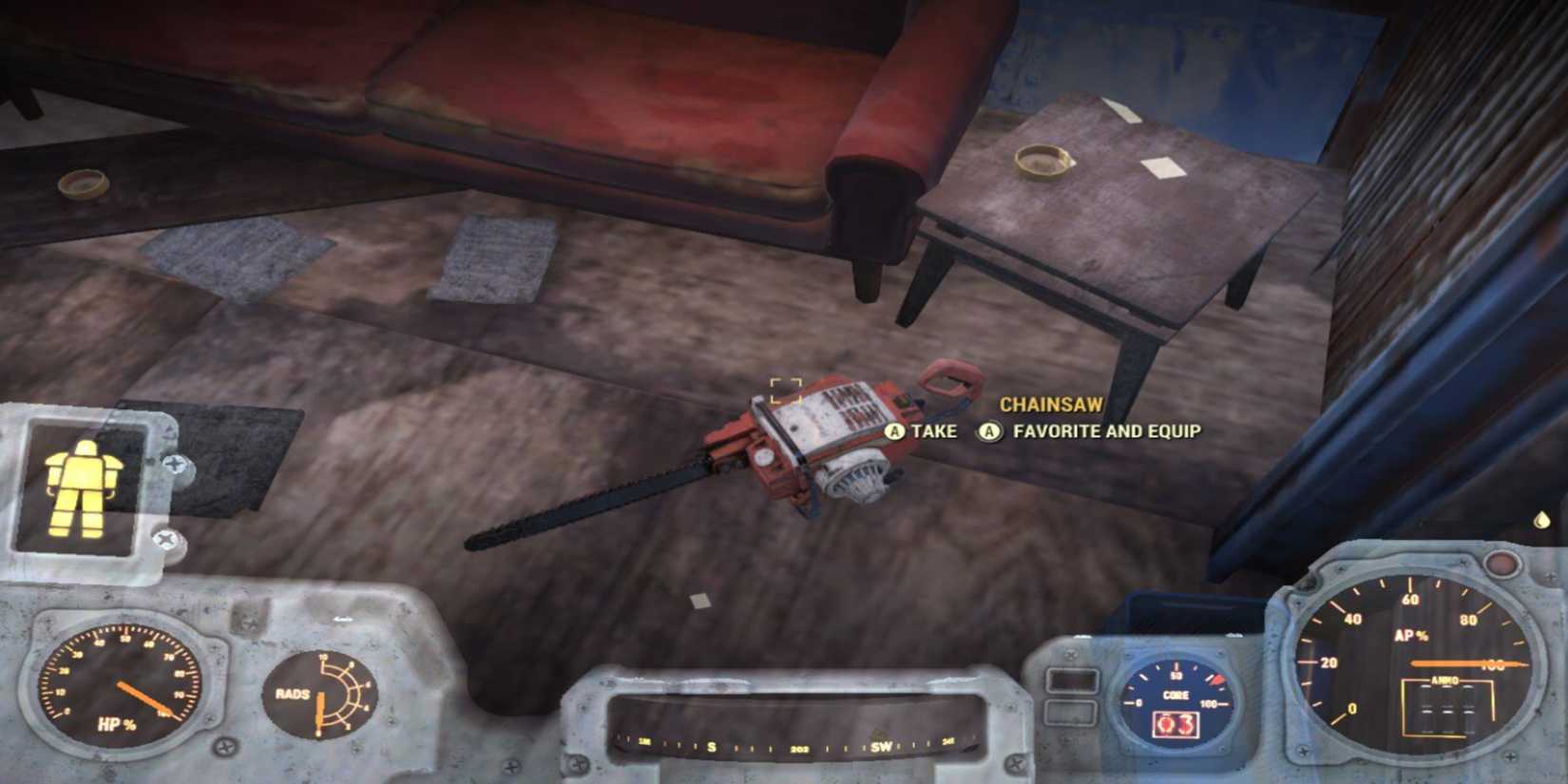
Task: Select the Power Armor body status icon
Action: pos(84,488)
